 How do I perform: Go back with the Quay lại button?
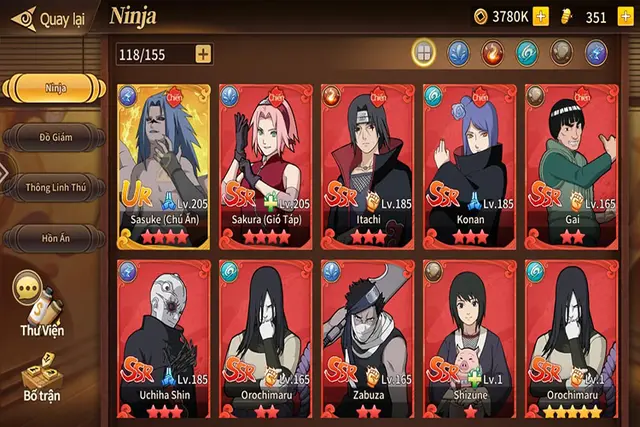pyautogui.click(x=48, y=17)
